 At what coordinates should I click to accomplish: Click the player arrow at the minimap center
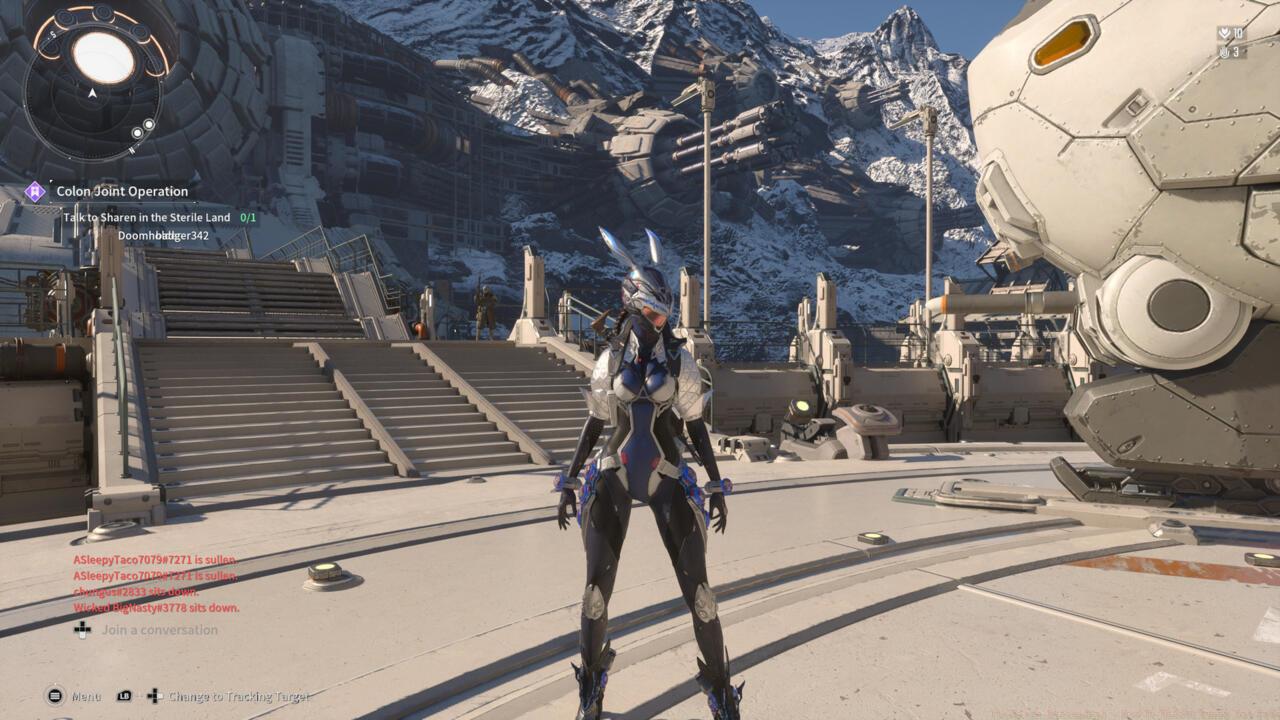click(x=92, y=92)
